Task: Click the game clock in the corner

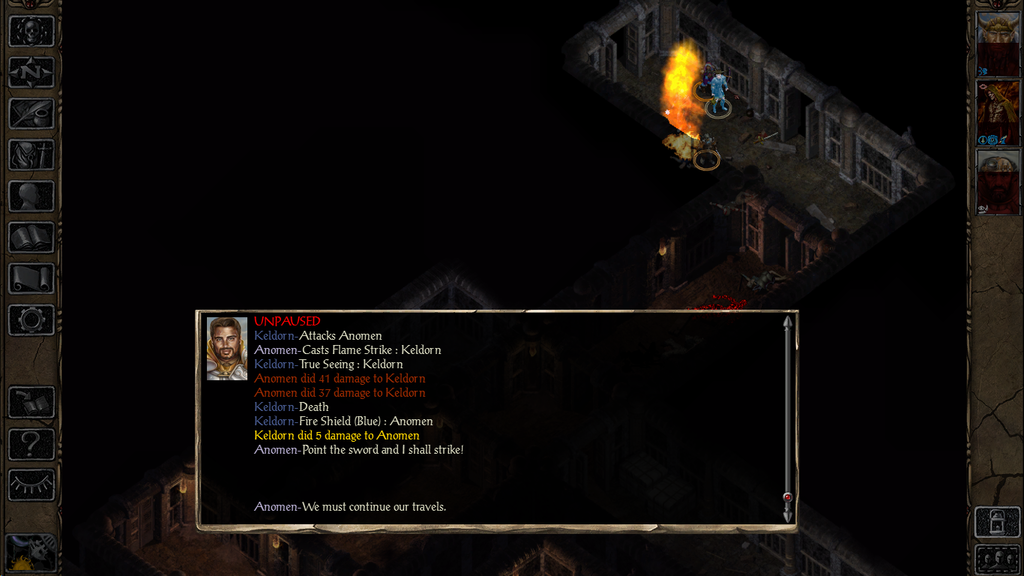Action: pyautogui.click(x=29, y=552)
